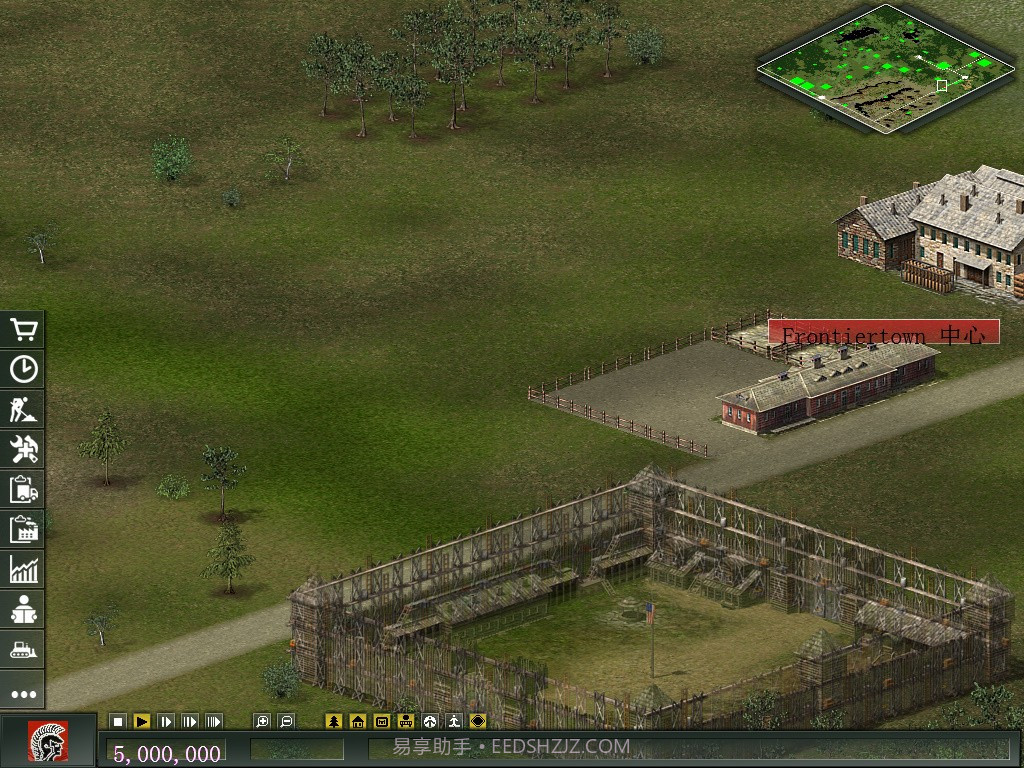Screen dimensions: 1024x768
Task: Show the statistics bar chart panel
Action: pos(23,569)
